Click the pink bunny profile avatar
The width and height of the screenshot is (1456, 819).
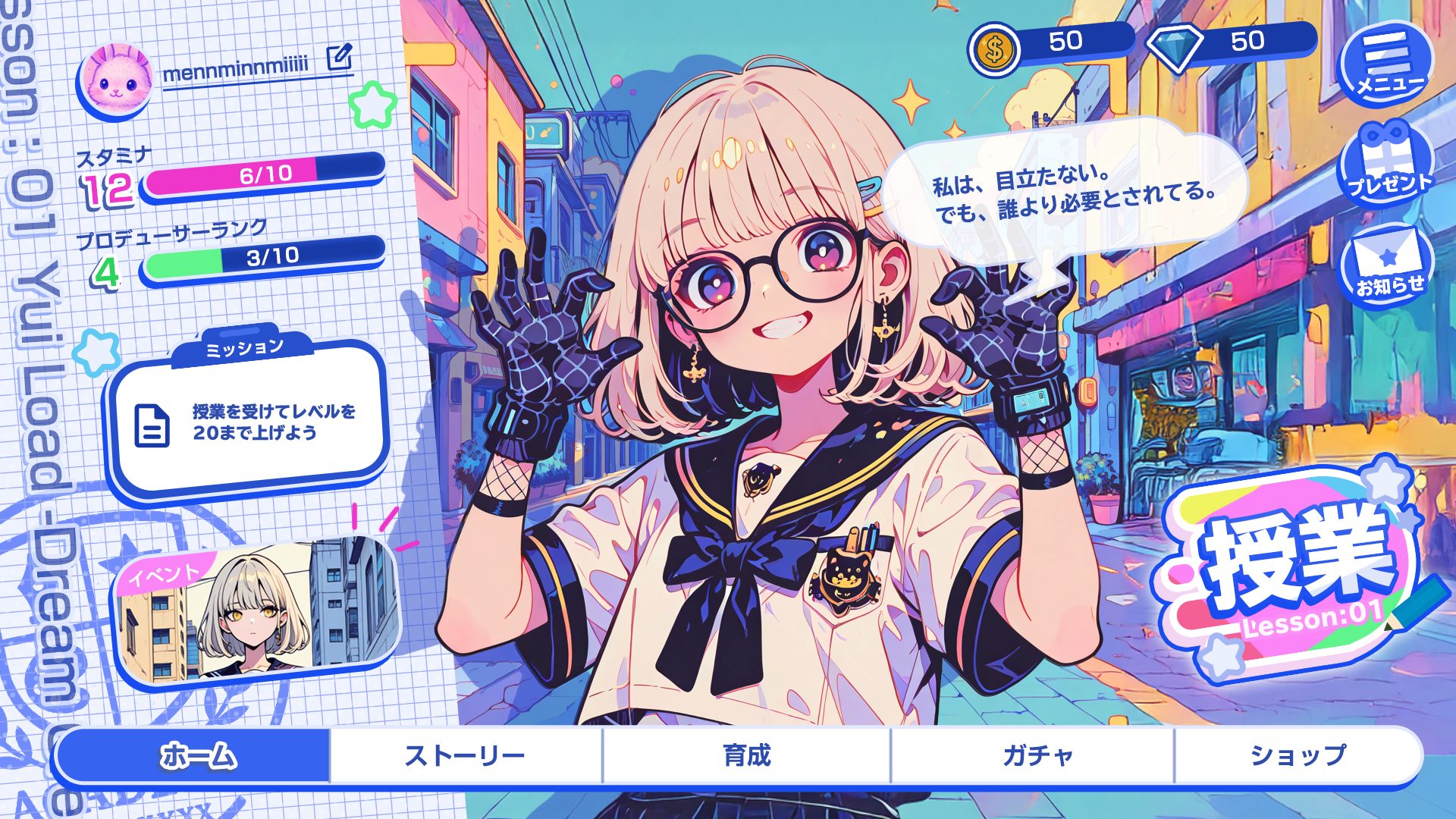point(117,80)
